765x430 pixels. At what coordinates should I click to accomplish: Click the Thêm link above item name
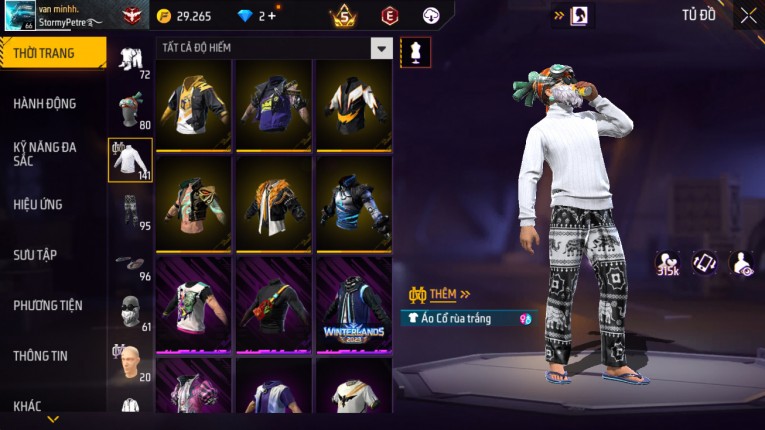(442, 294)
